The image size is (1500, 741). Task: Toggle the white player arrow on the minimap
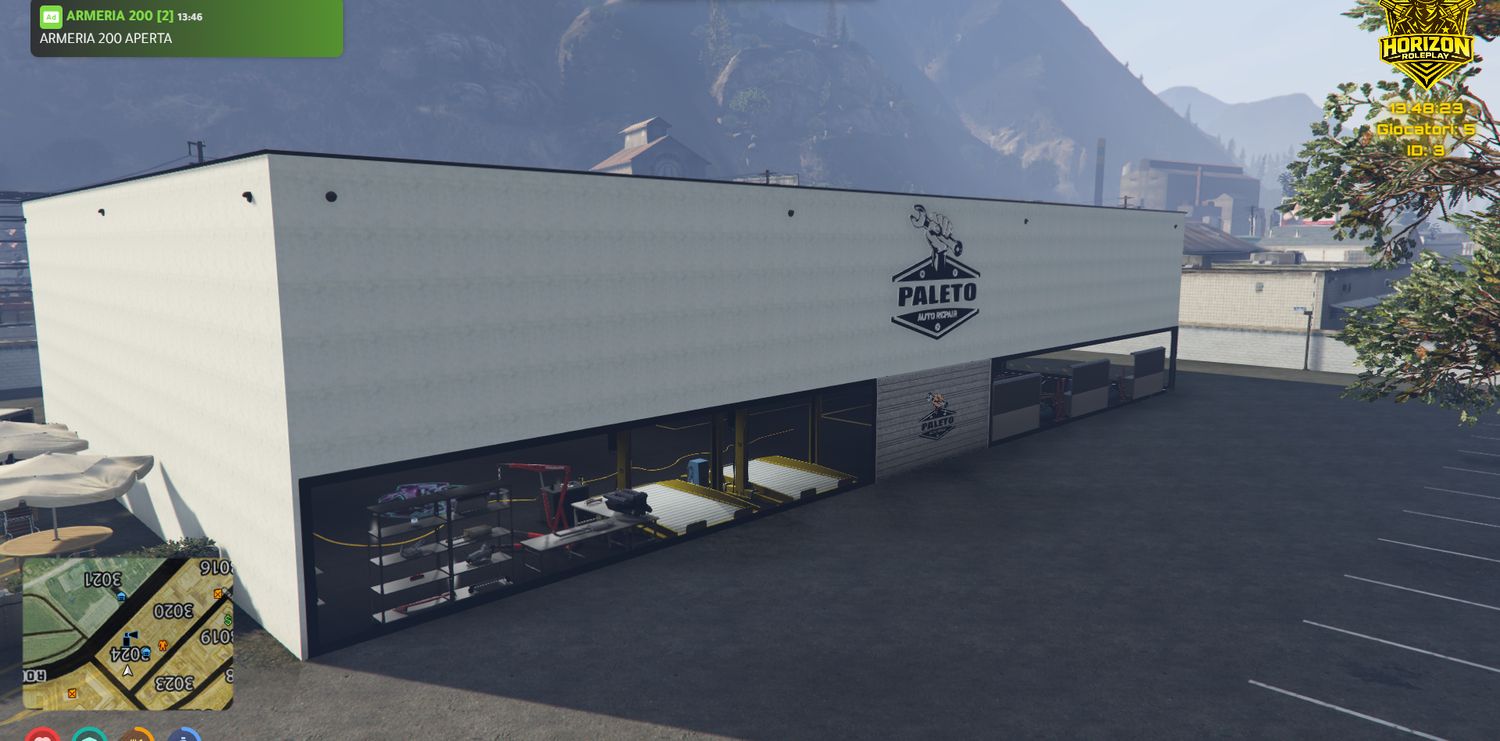pos(128,672)
